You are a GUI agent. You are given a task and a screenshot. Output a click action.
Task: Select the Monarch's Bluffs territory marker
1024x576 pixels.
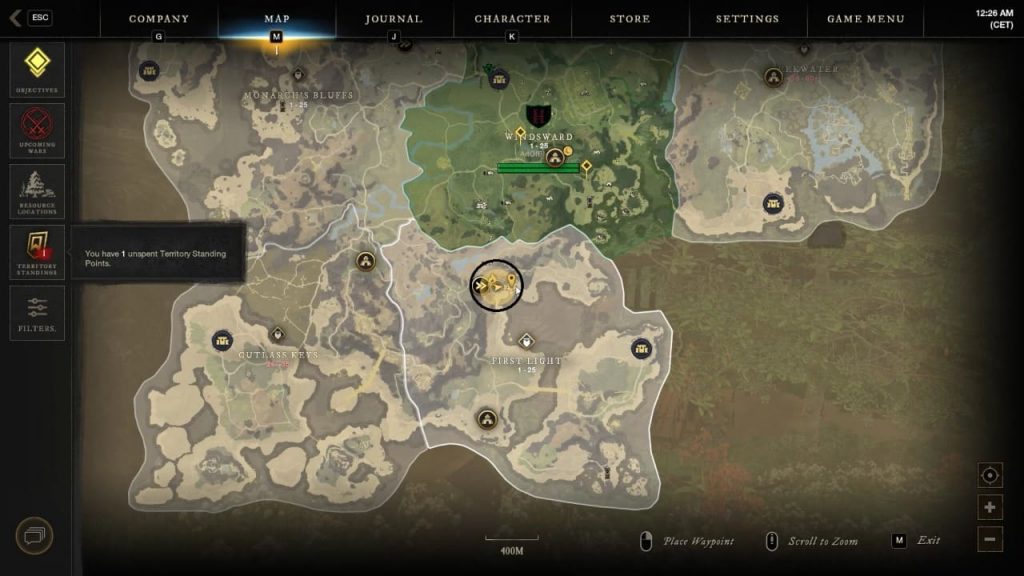pyautogui.click(x=298, y=75)
